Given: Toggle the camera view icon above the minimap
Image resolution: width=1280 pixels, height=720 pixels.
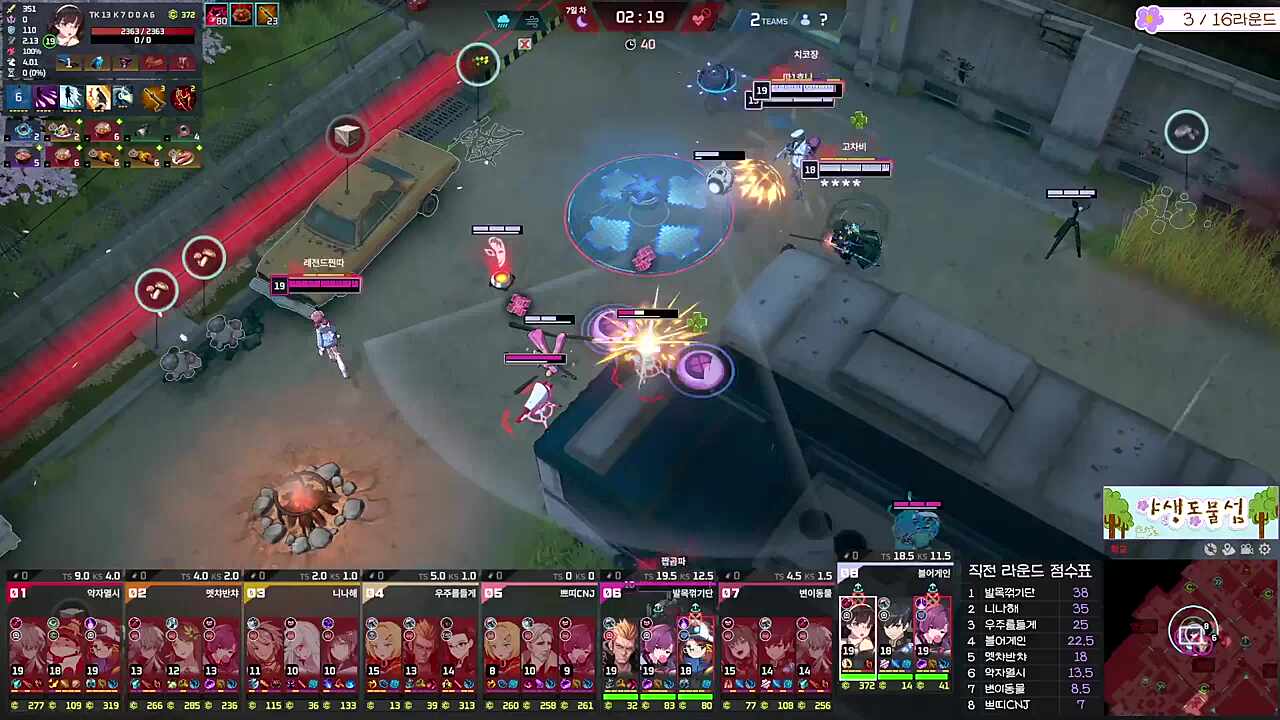Looking at the screenshot, I should tap(1246, 549).
